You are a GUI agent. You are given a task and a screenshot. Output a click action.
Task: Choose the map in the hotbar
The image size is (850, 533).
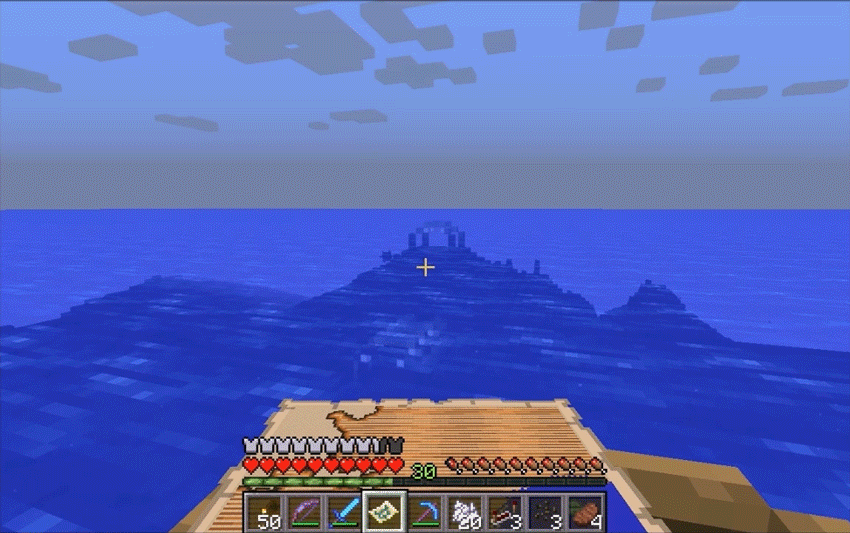coord(384,511)
